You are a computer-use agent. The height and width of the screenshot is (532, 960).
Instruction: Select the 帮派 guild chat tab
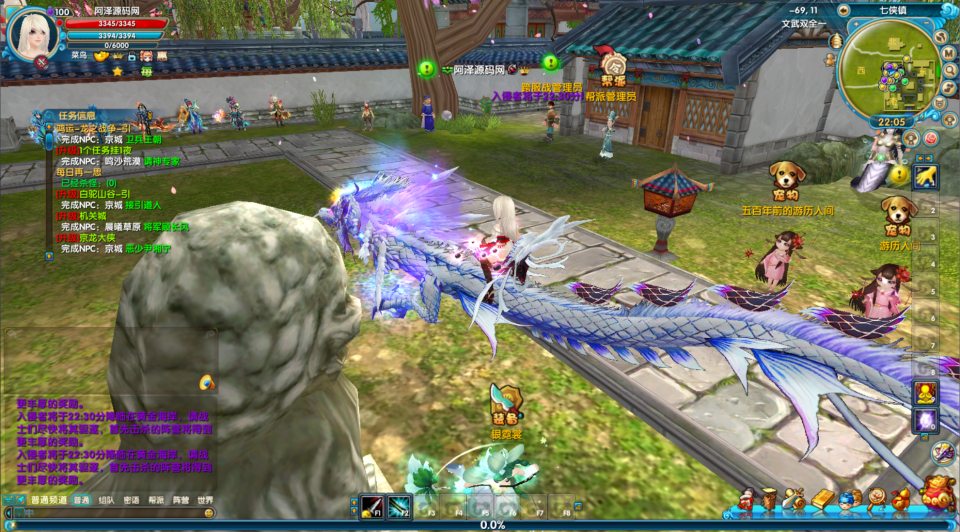tap(156, 500)
